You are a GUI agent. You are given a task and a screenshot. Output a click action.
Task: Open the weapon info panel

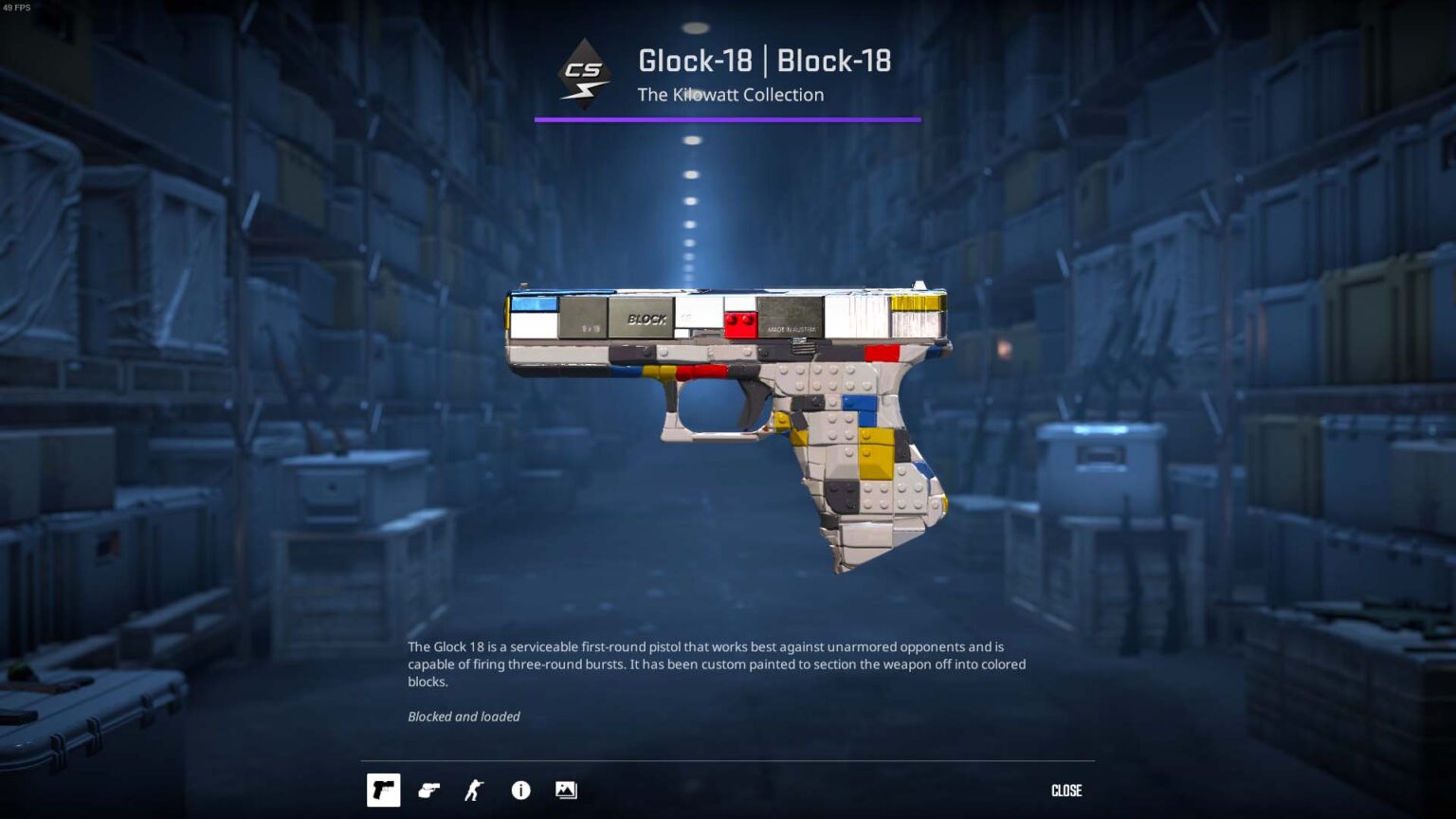coord(520,790)
